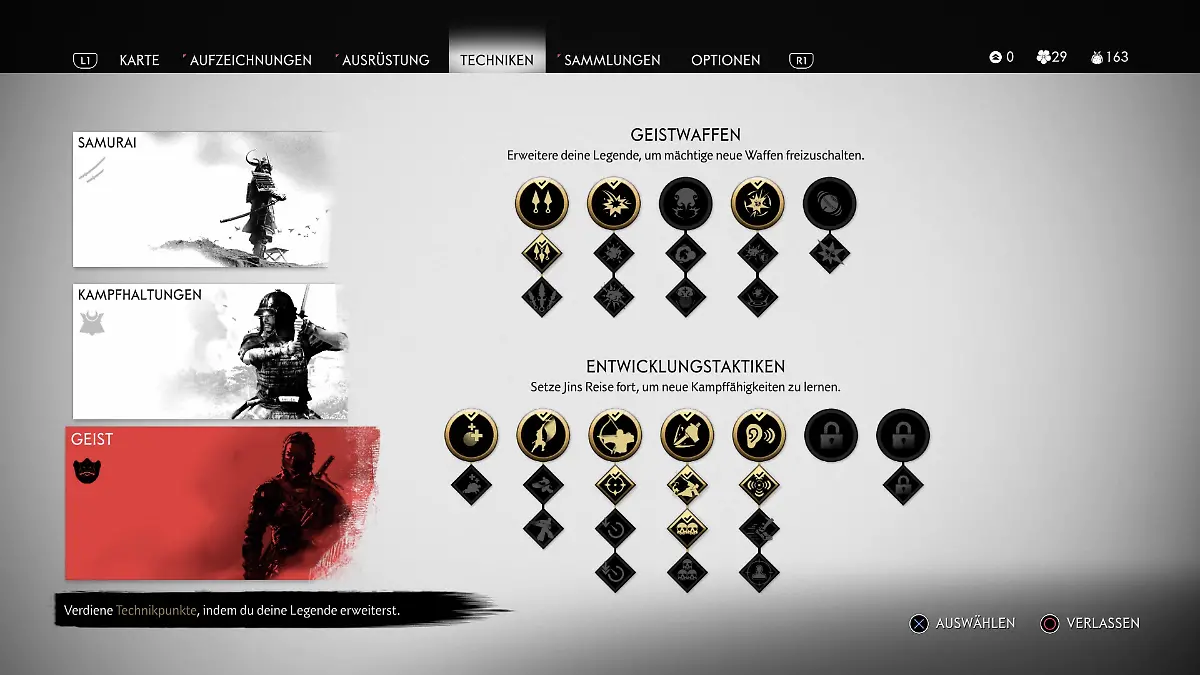The height and width of the screenshot is (675, 1200).
Task: Exit the menu with Verlassen
Action: pos(1090,623)
